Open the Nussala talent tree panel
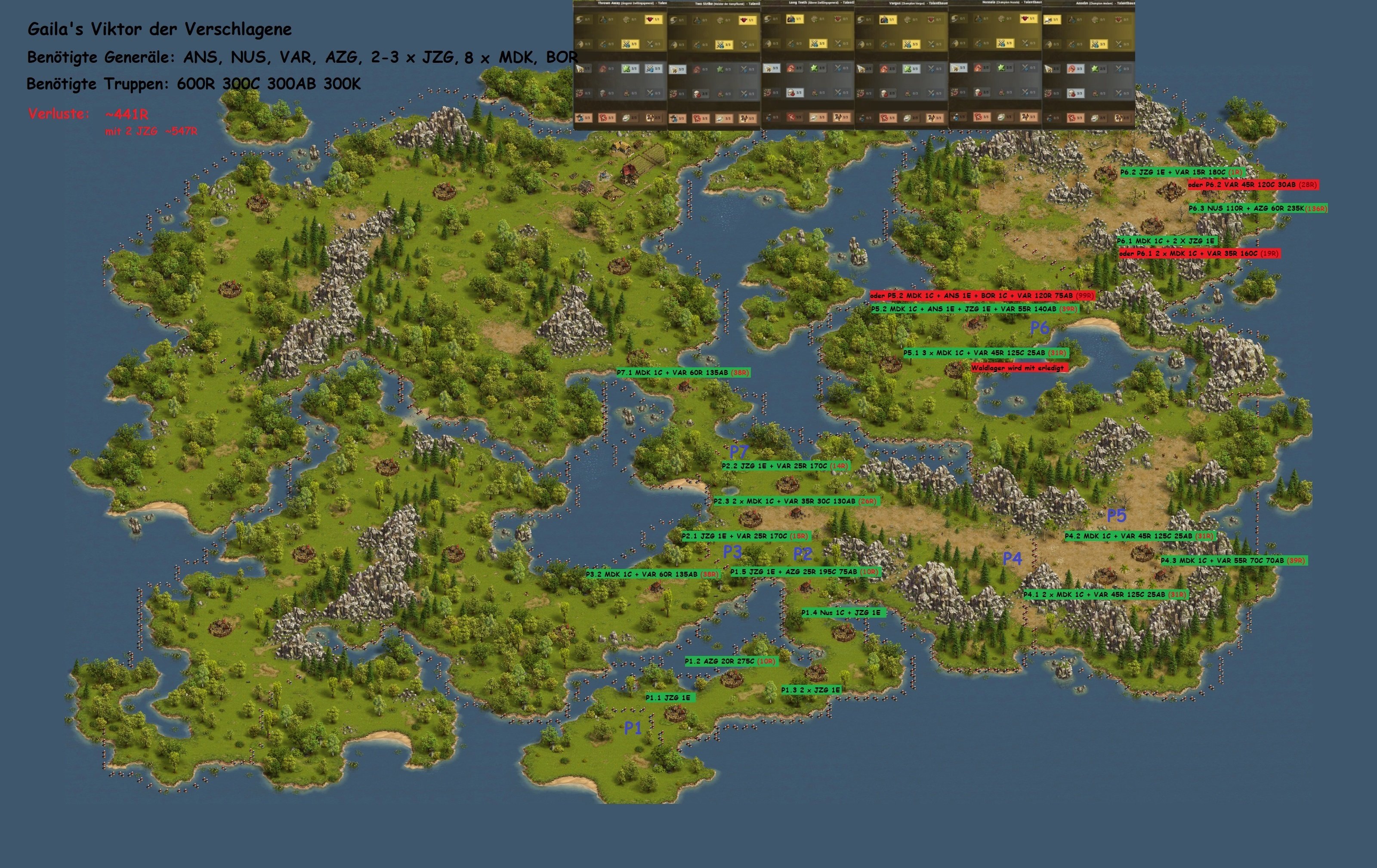1377x868 pixels. tap(995, 66)
